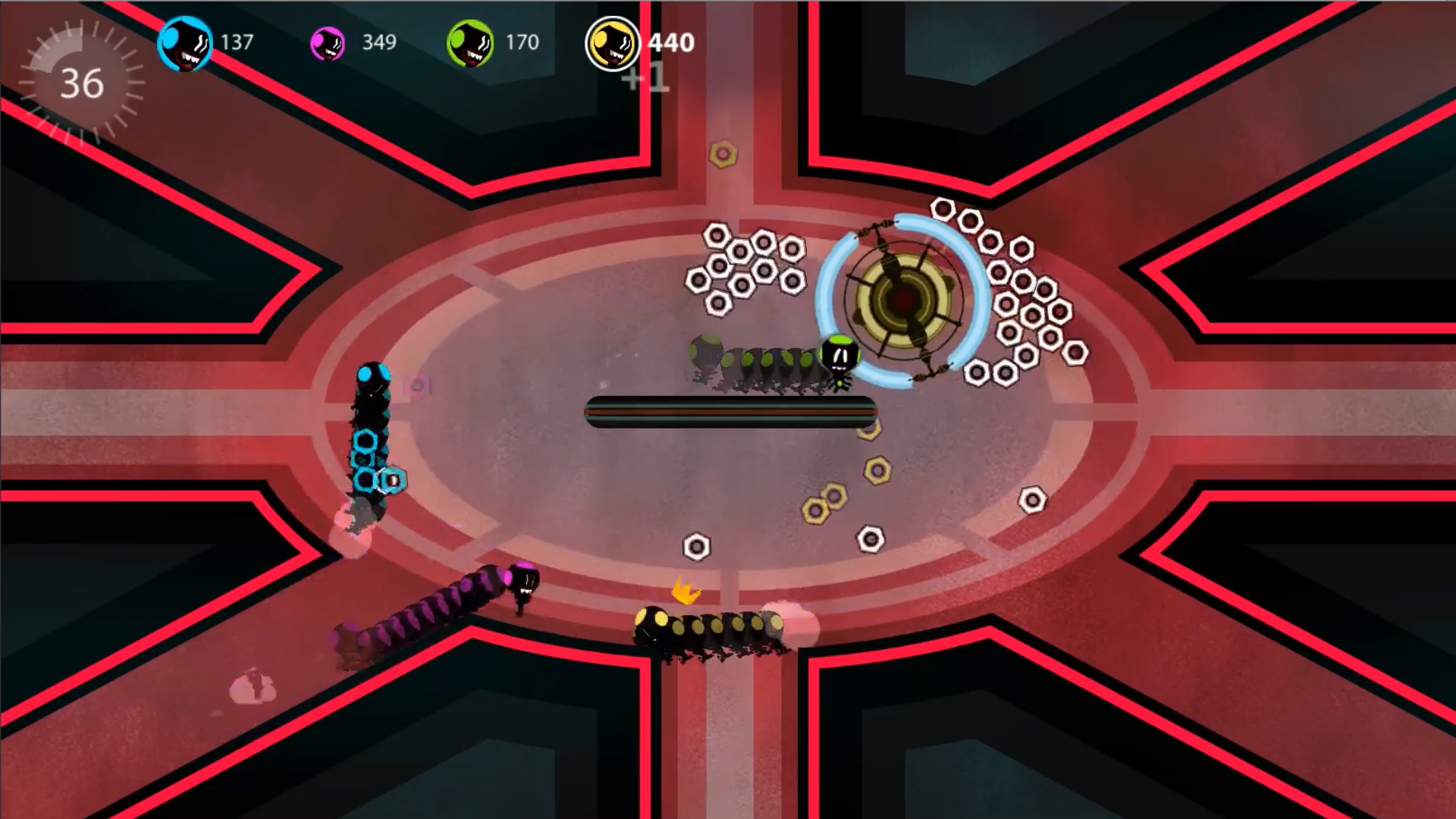Select the green player avatar icon
Image resolution: width=1456 pixels, height=819 pixels.
point(470,42)
